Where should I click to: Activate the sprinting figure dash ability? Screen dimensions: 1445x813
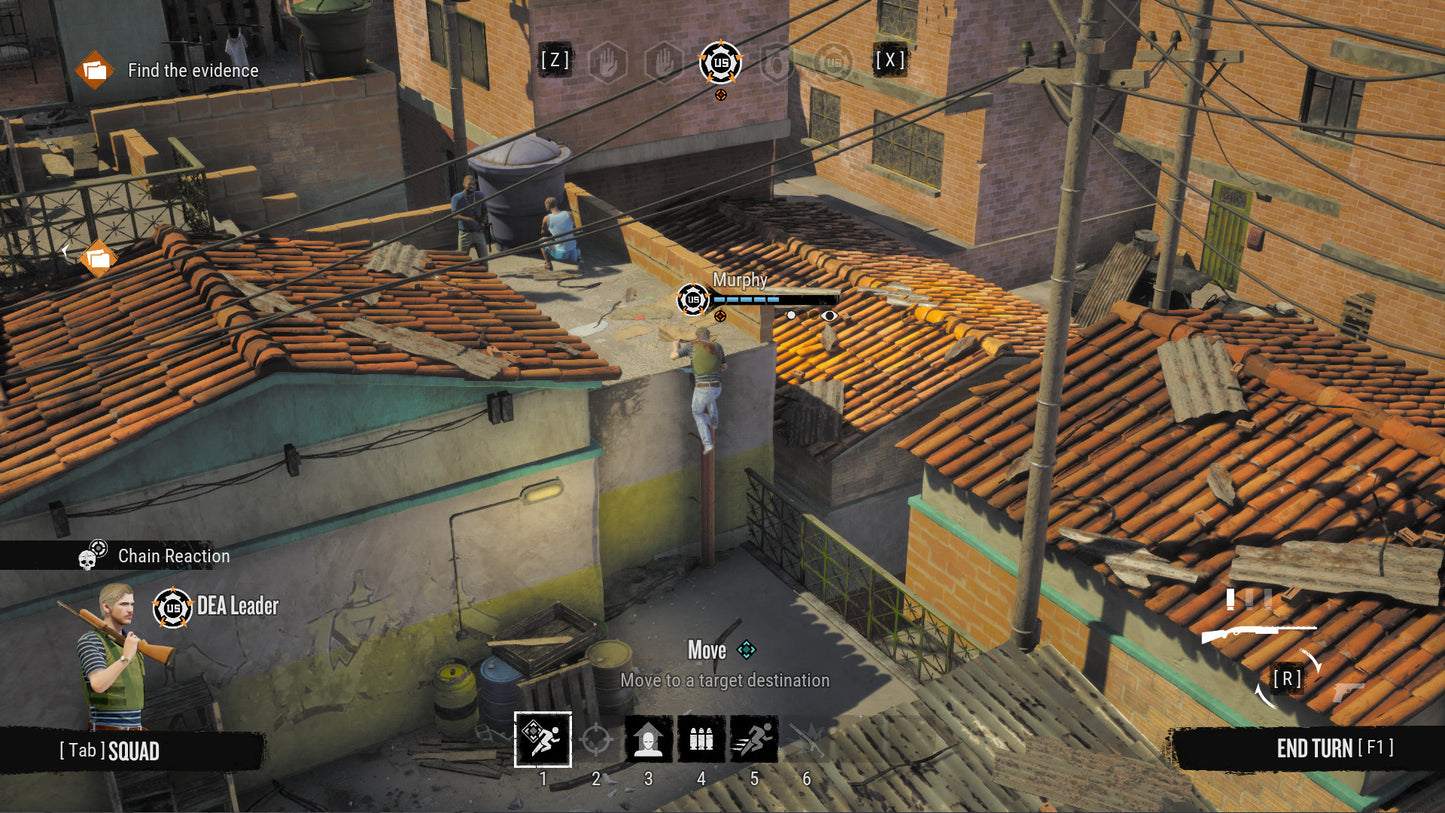pos(754,740)
